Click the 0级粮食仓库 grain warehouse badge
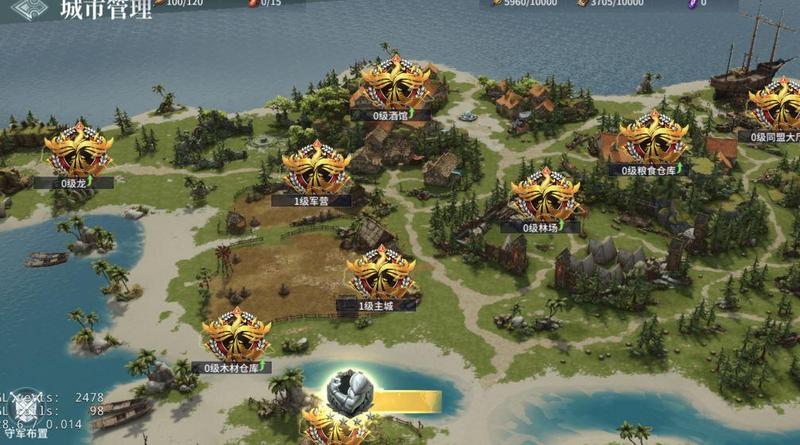 pos(654,138)
